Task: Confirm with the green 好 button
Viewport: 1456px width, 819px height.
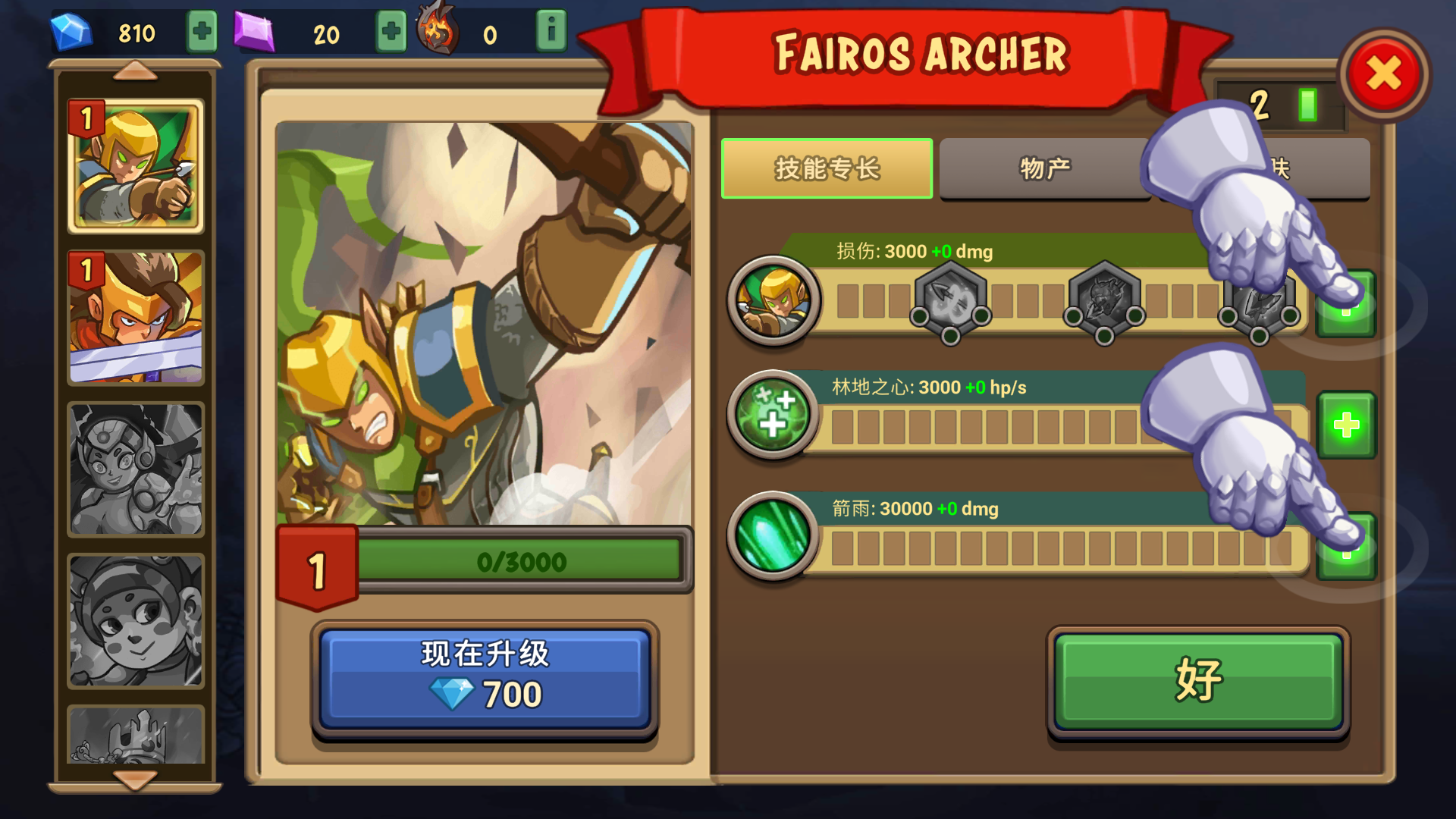Action: point(1198,680)
